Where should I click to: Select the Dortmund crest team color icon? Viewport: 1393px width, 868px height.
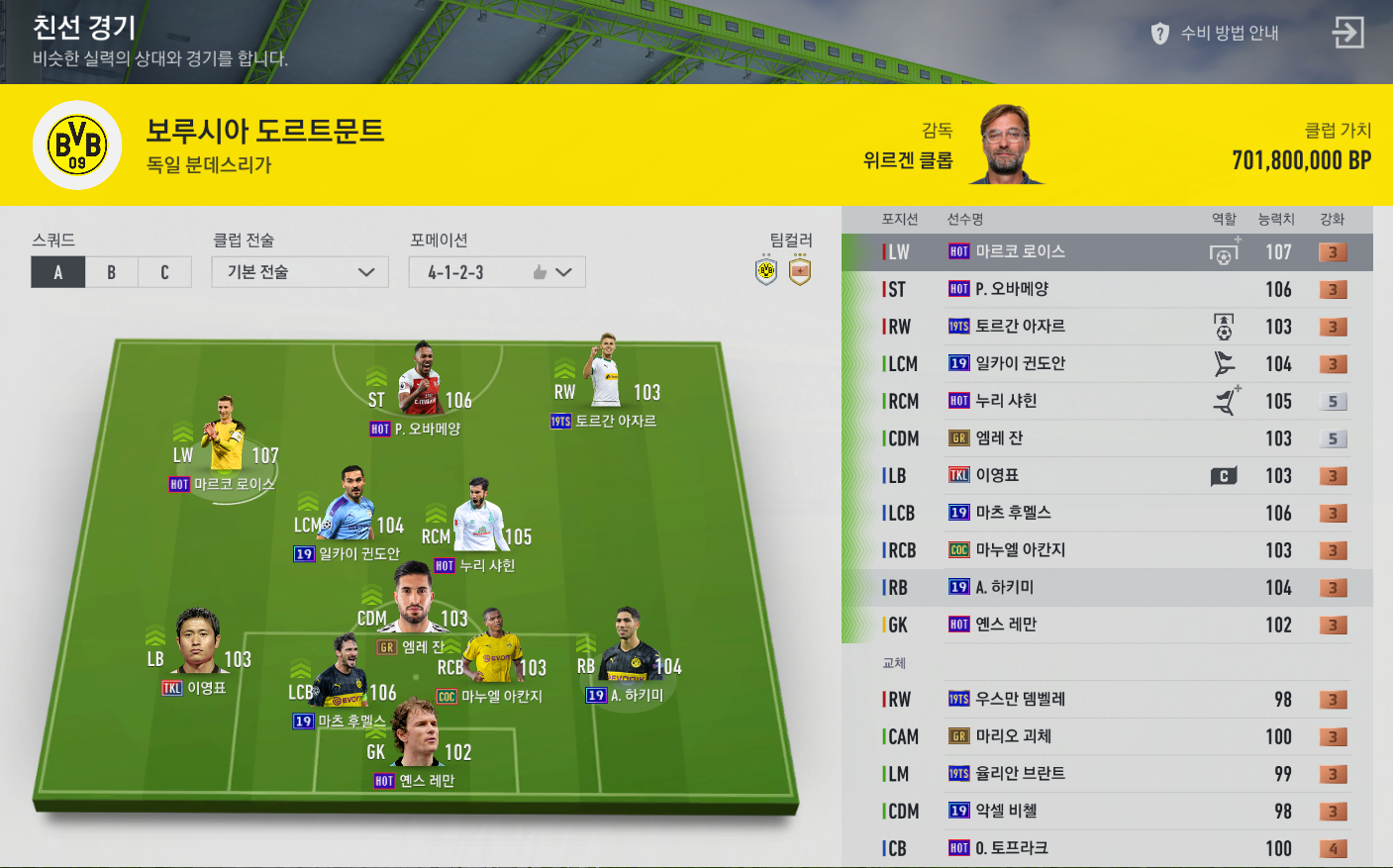point(766,271)
